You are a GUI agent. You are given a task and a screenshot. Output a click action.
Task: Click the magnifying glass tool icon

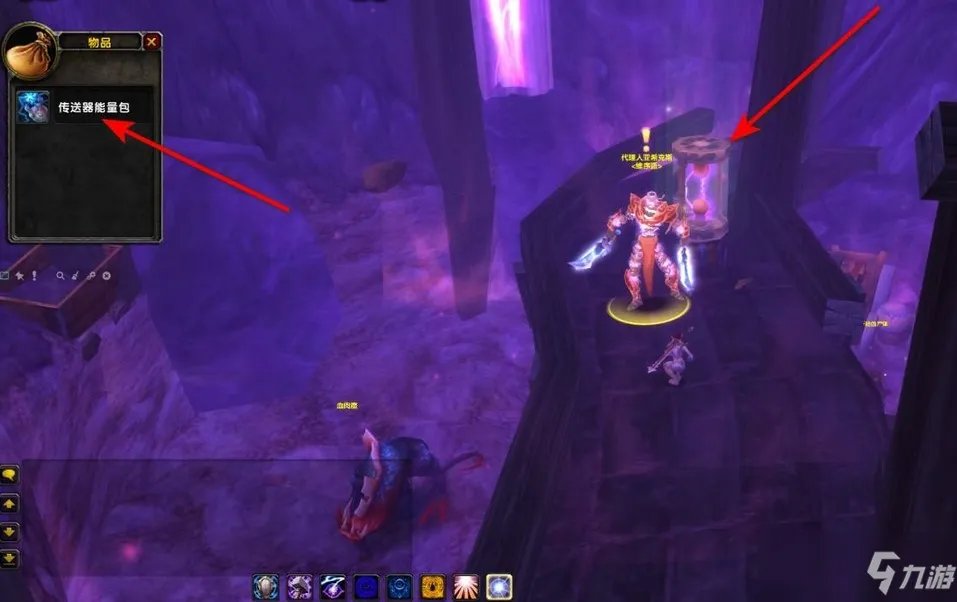(60, 275)
